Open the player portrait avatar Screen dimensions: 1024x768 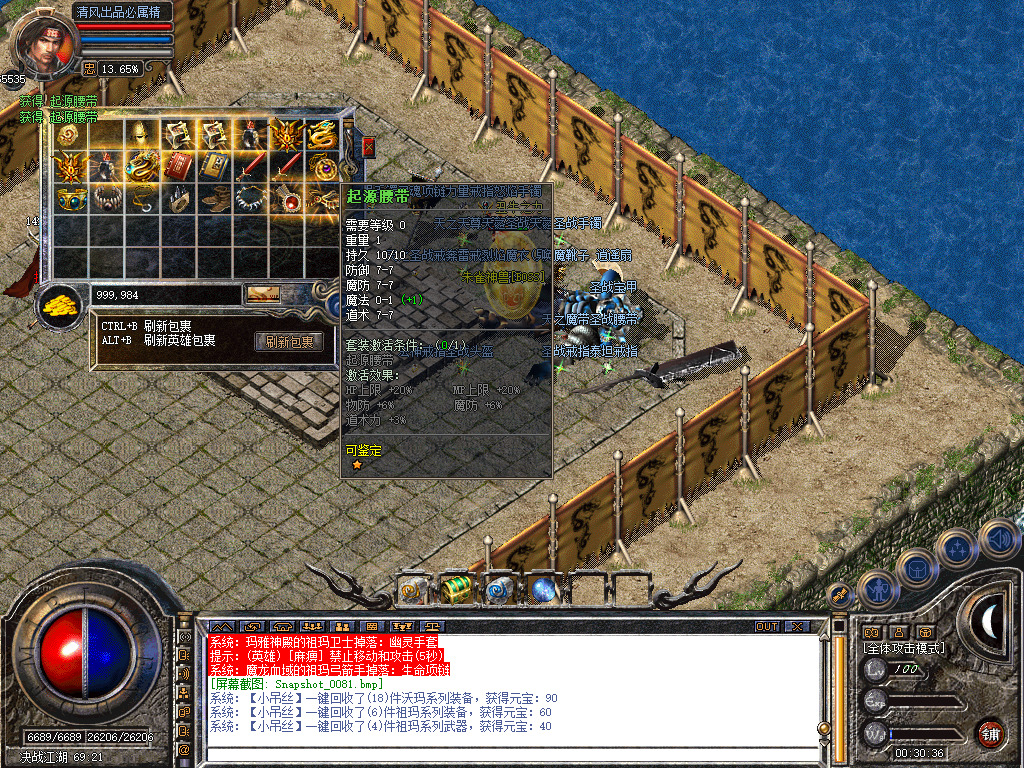pos(44,45)
